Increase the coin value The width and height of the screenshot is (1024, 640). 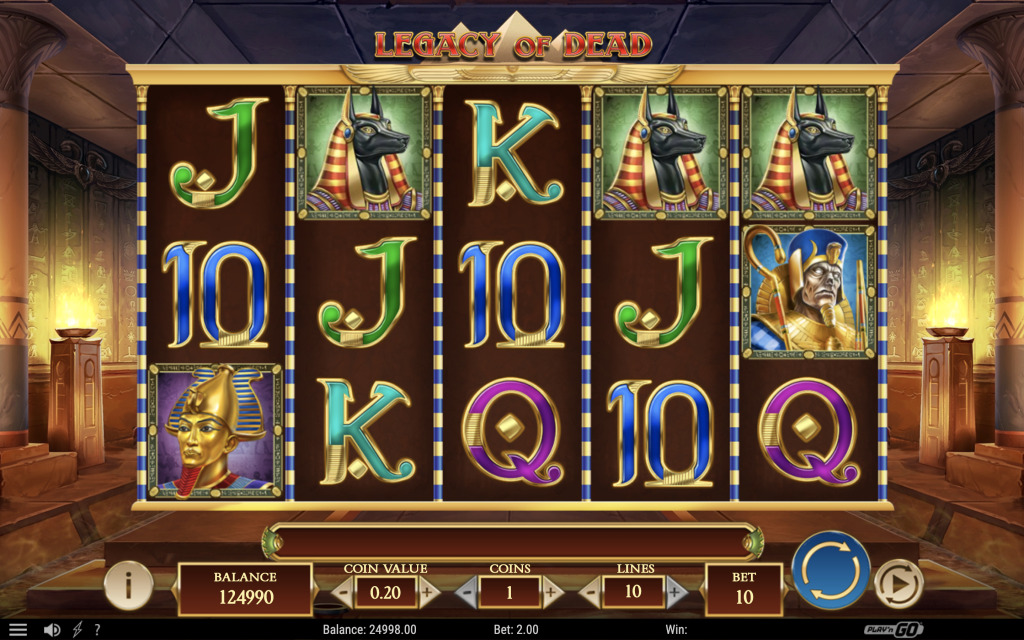pyautogui.click(x=428, y=592)
